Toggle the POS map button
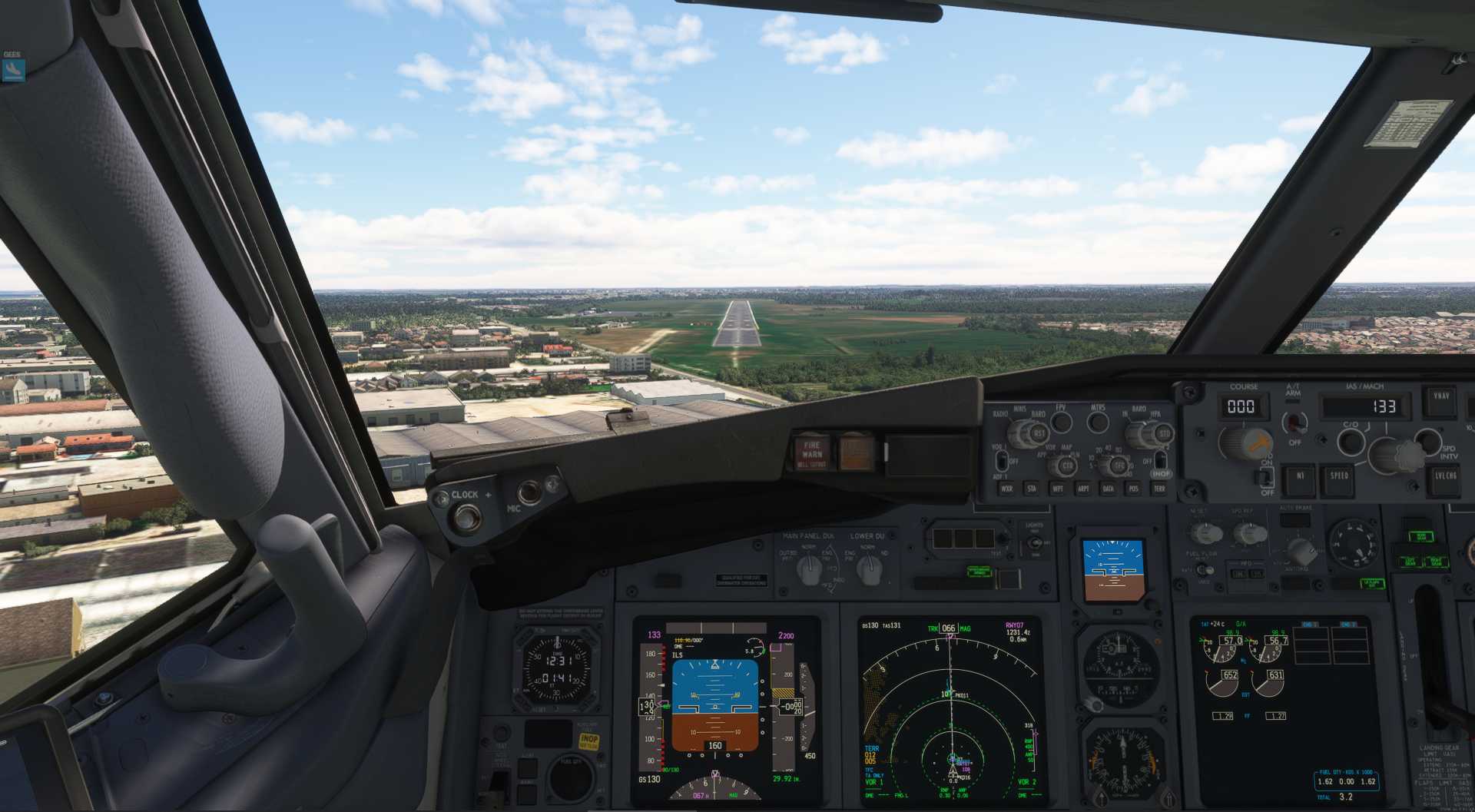1475x812 pixels. [x=1133, y=489]
